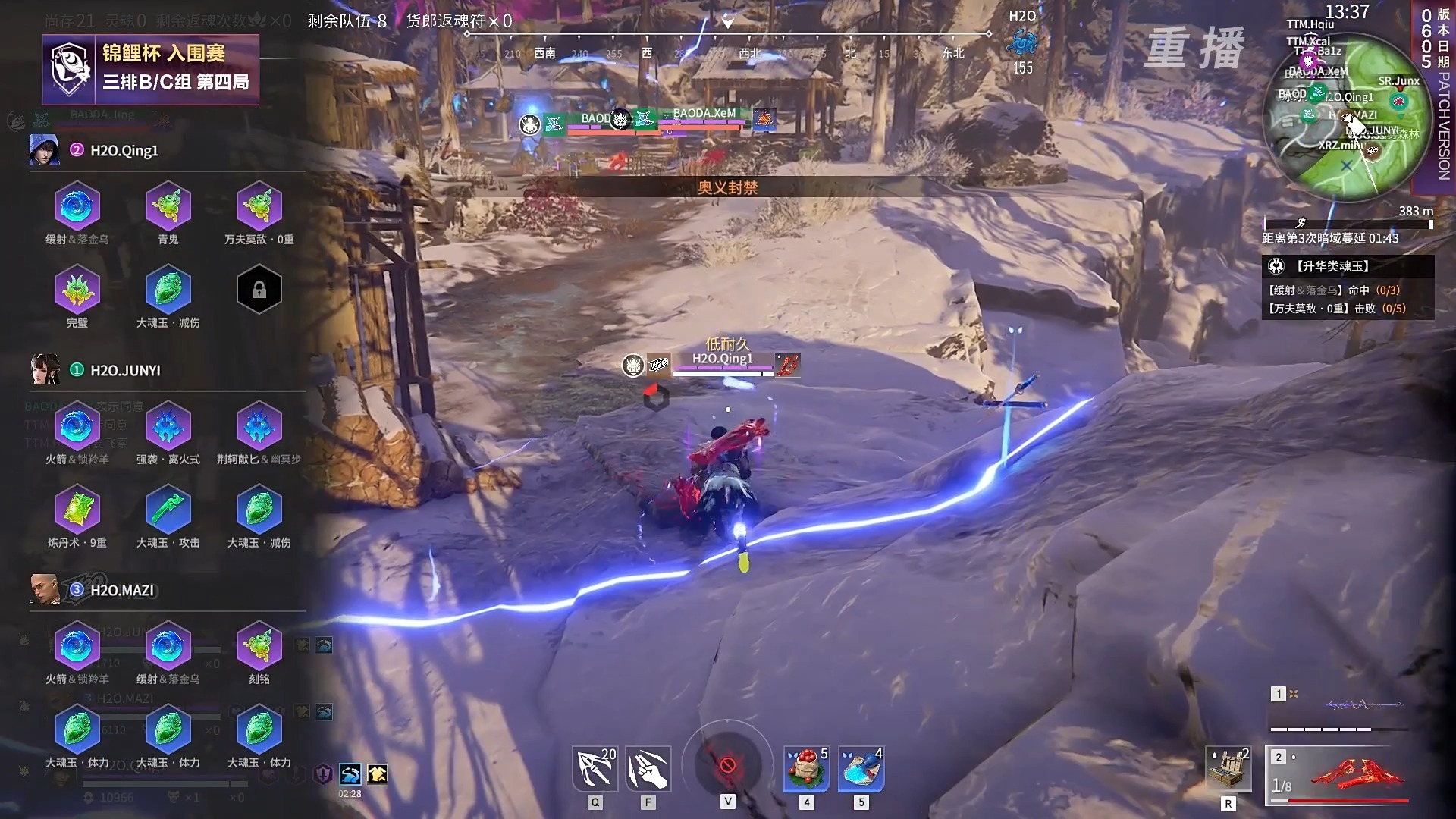Choose the 完璧 soul jade icon
The image size is (1456, 819).
pyautogui.click(x=77, y=290)
